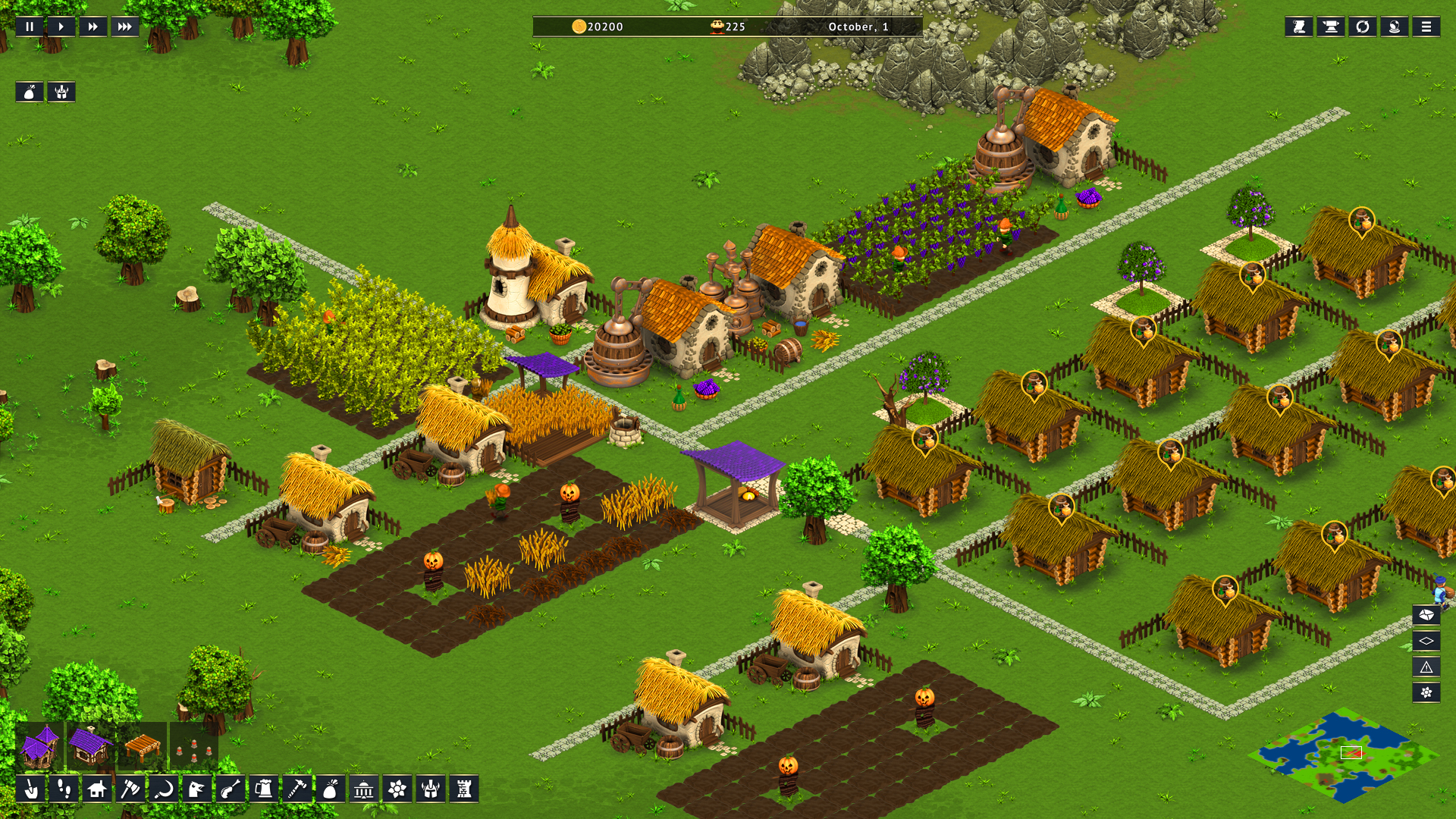1456x819 pixels.
Task: Open the castle tower fortification category
Action: (463, 789)
